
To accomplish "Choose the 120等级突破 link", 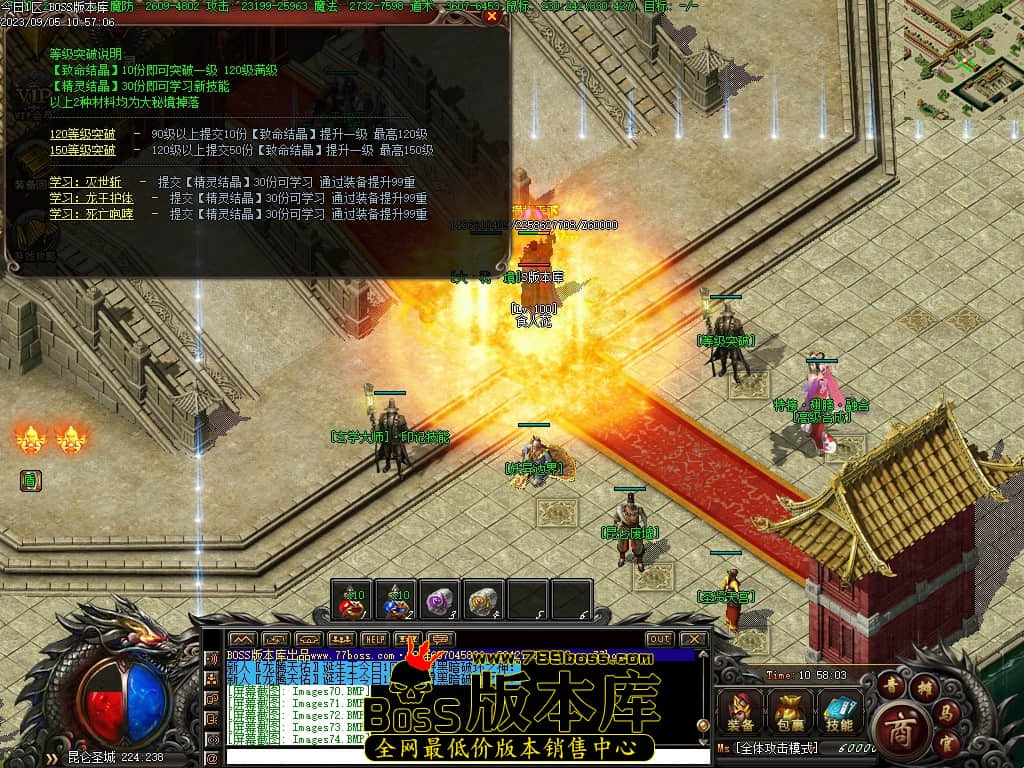I will (83, 134).
